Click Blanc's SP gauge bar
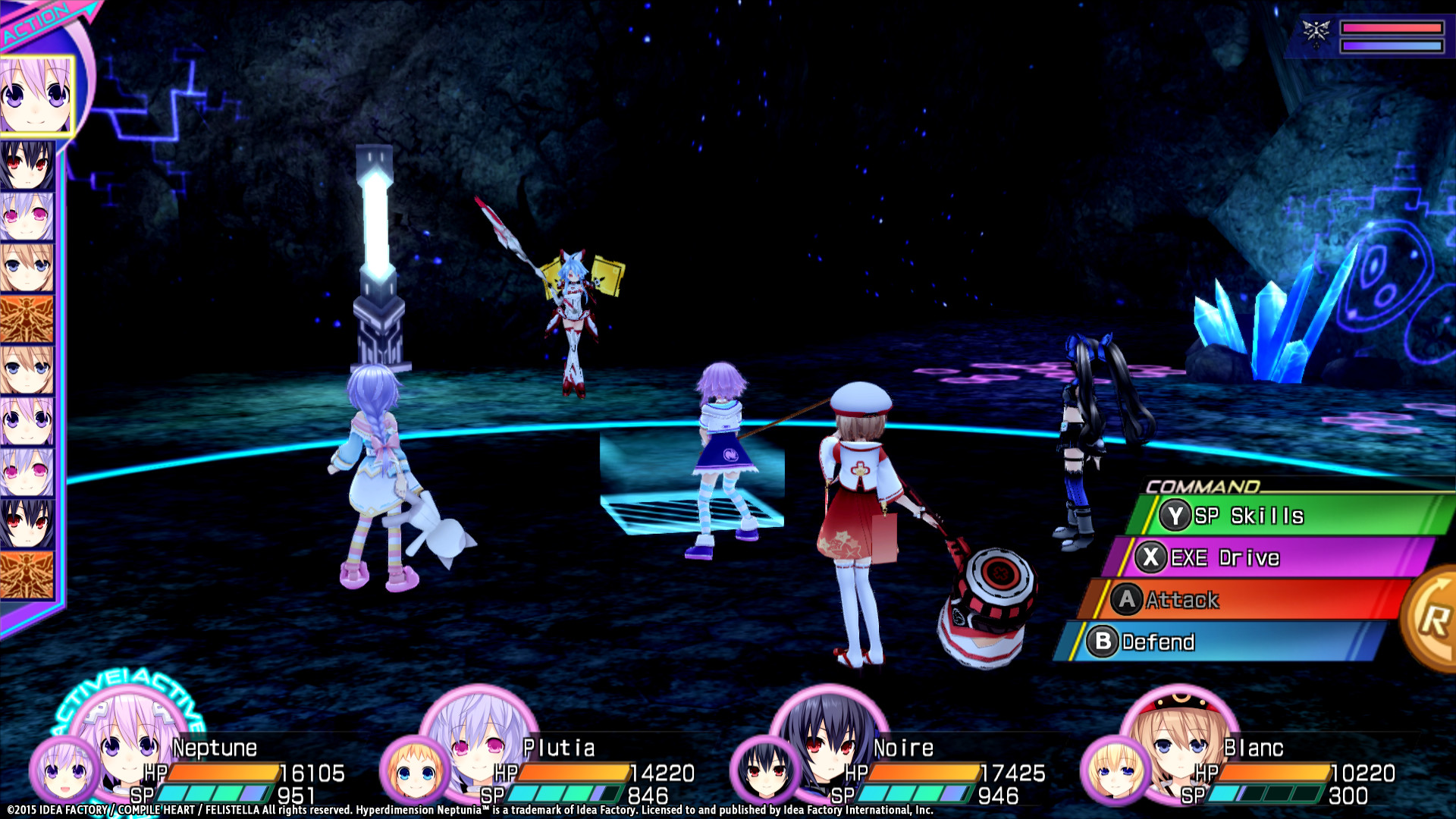This screenshot has width=1456, height=819. (x=1266, y=795)
